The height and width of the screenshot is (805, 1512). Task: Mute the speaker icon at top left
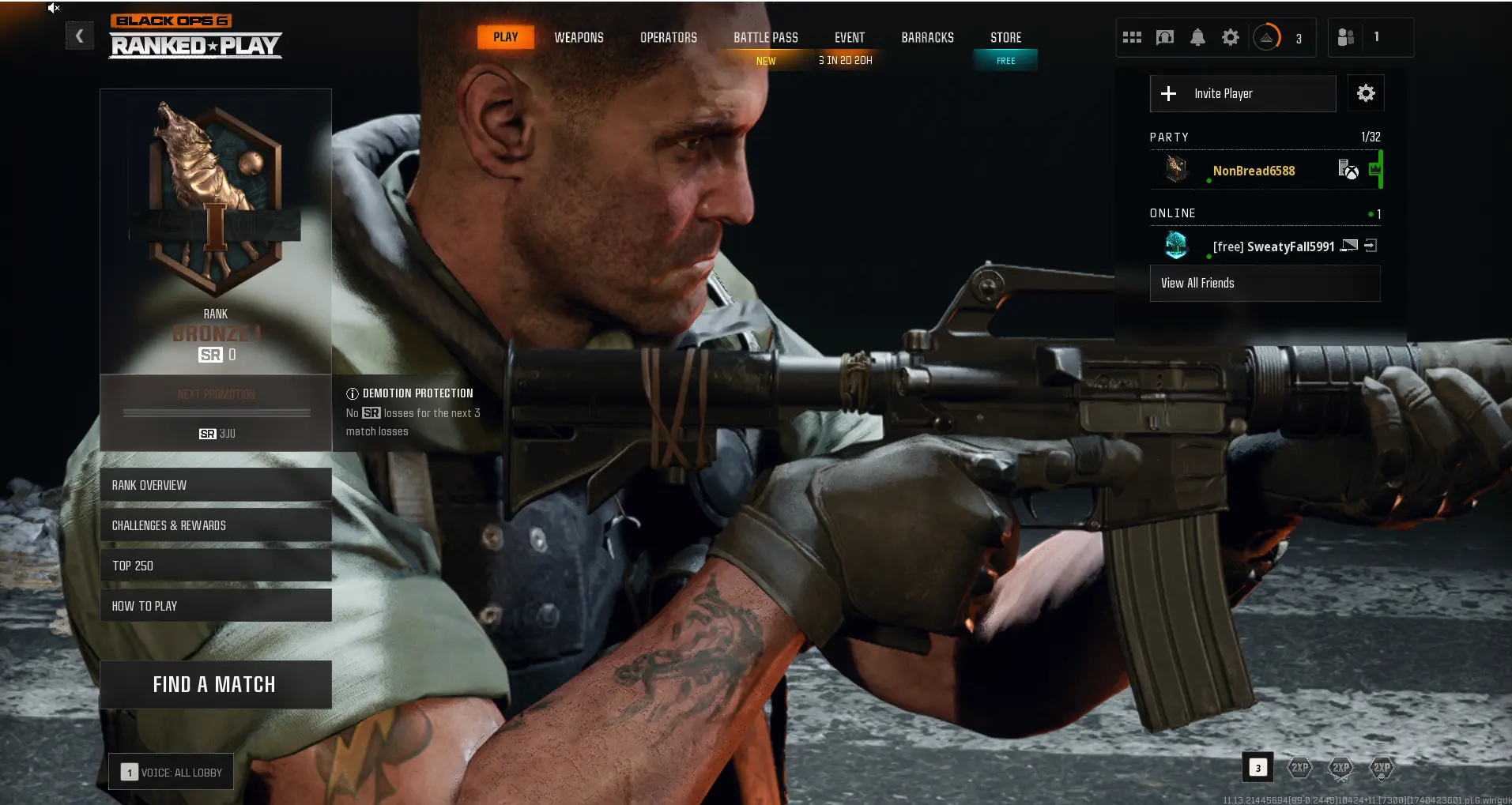(54, 8)
